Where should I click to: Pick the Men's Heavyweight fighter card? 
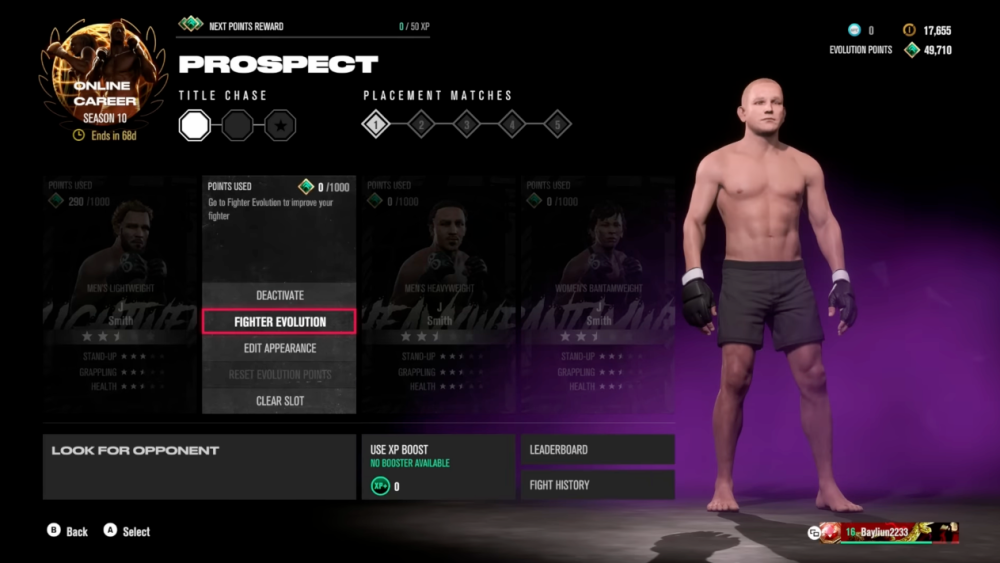click(x=439, y=295)
